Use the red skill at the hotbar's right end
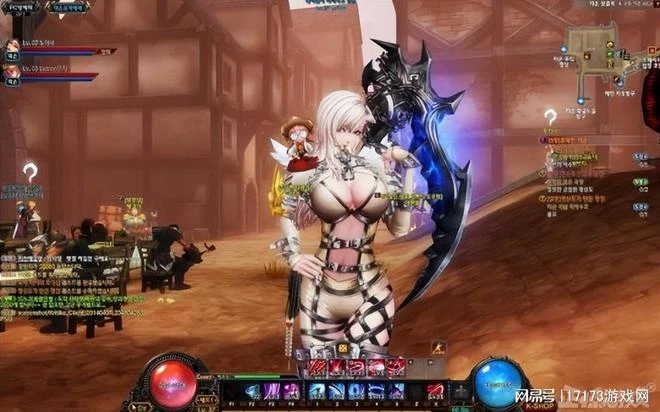The image size is (660, 412). pyautogui.click(x=436, y=390)
